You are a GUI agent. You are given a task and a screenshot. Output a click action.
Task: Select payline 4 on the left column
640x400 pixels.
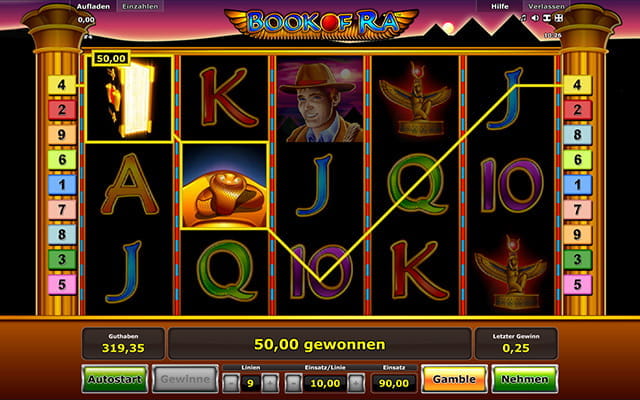(x=61, y=85)
